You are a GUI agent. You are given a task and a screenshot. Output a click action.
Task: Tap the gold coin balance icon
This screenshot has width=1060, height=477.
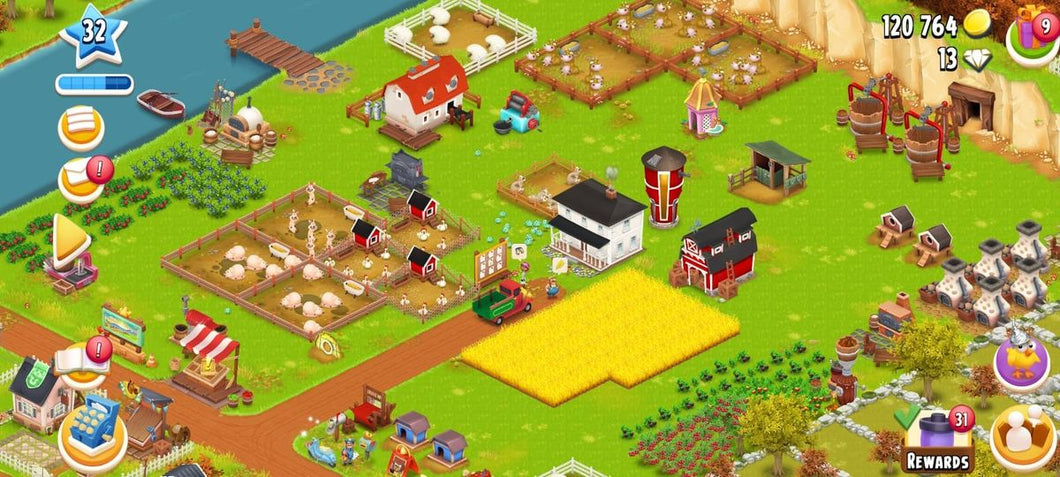tap(976, 25)
